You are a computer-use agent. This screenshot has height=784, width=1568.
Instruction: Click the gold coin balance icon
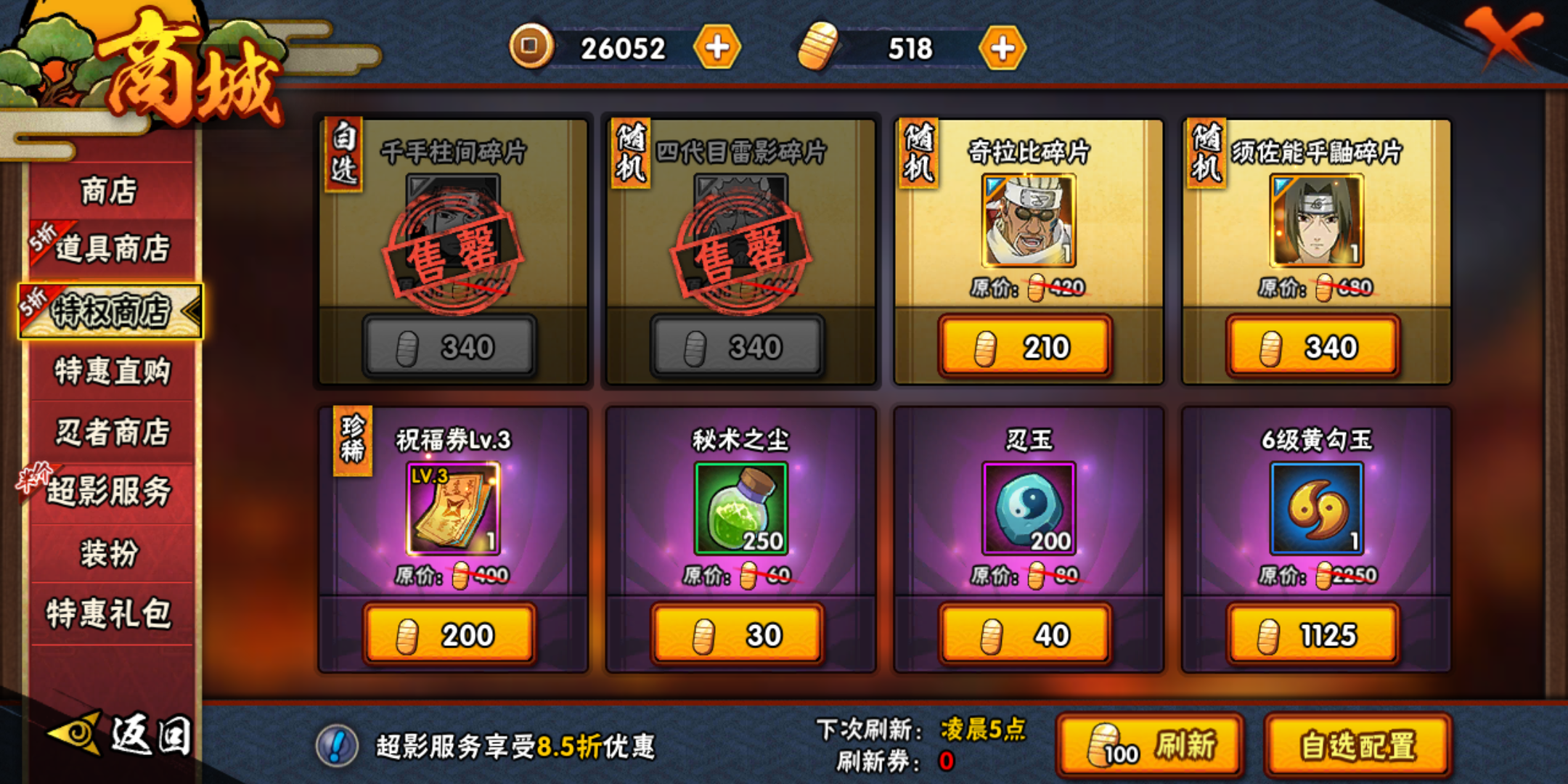point(531,46)
